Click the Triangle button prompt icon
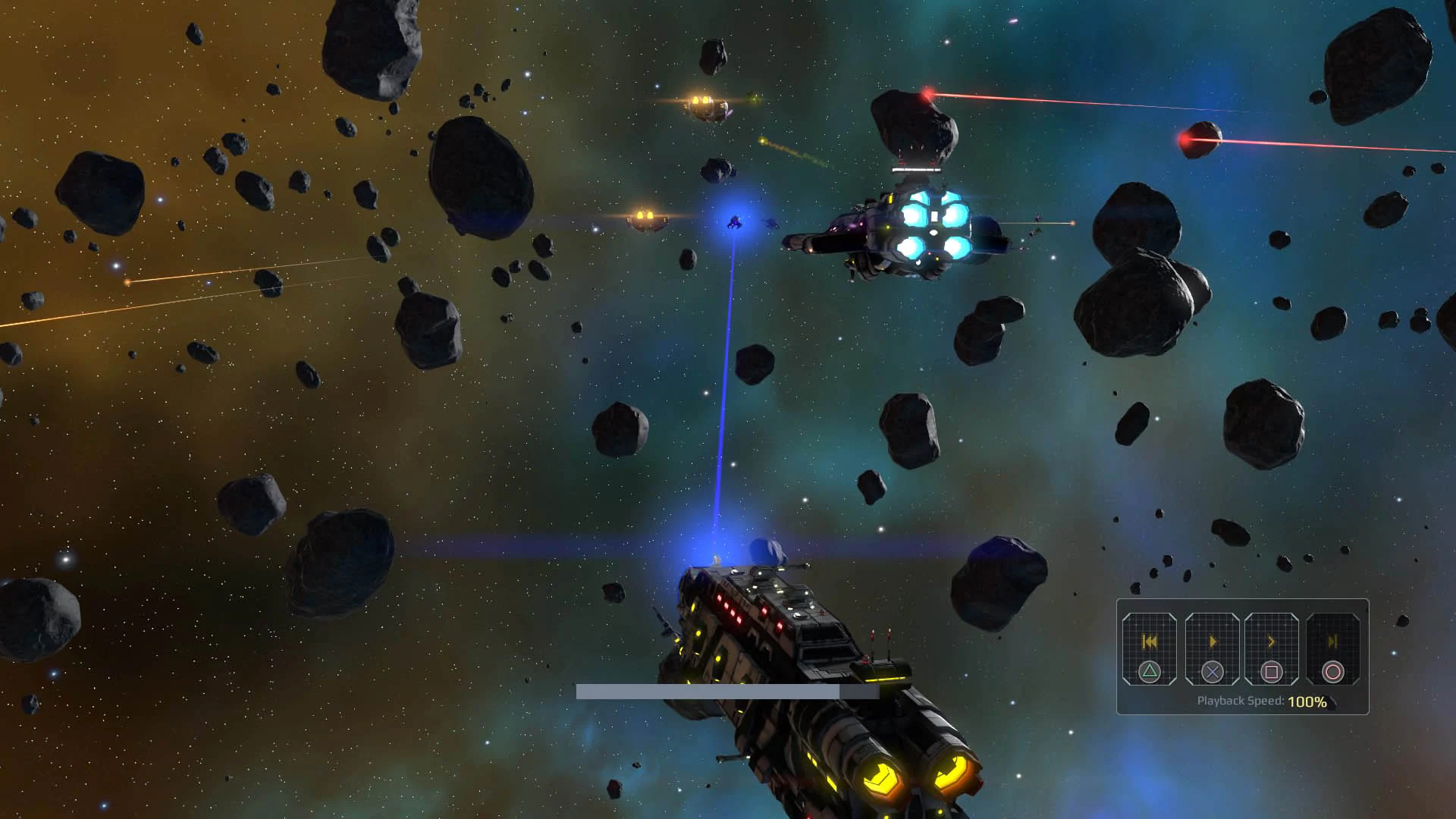This screenshot has width=1456, height=819. pyautogui.click(x=1150, y=672)
